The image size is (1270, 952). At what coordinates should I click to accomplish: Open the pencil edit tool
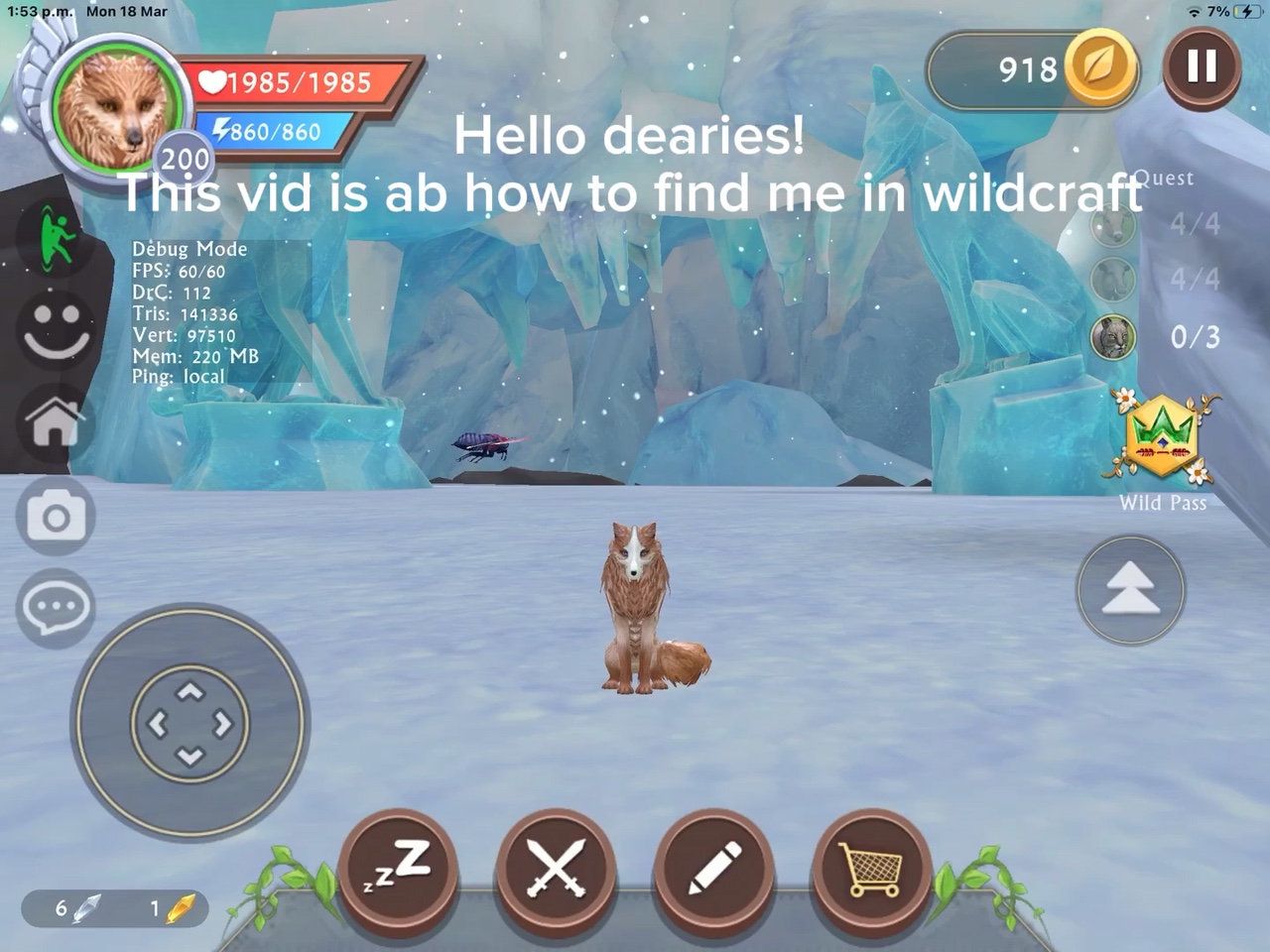[712, 873]
